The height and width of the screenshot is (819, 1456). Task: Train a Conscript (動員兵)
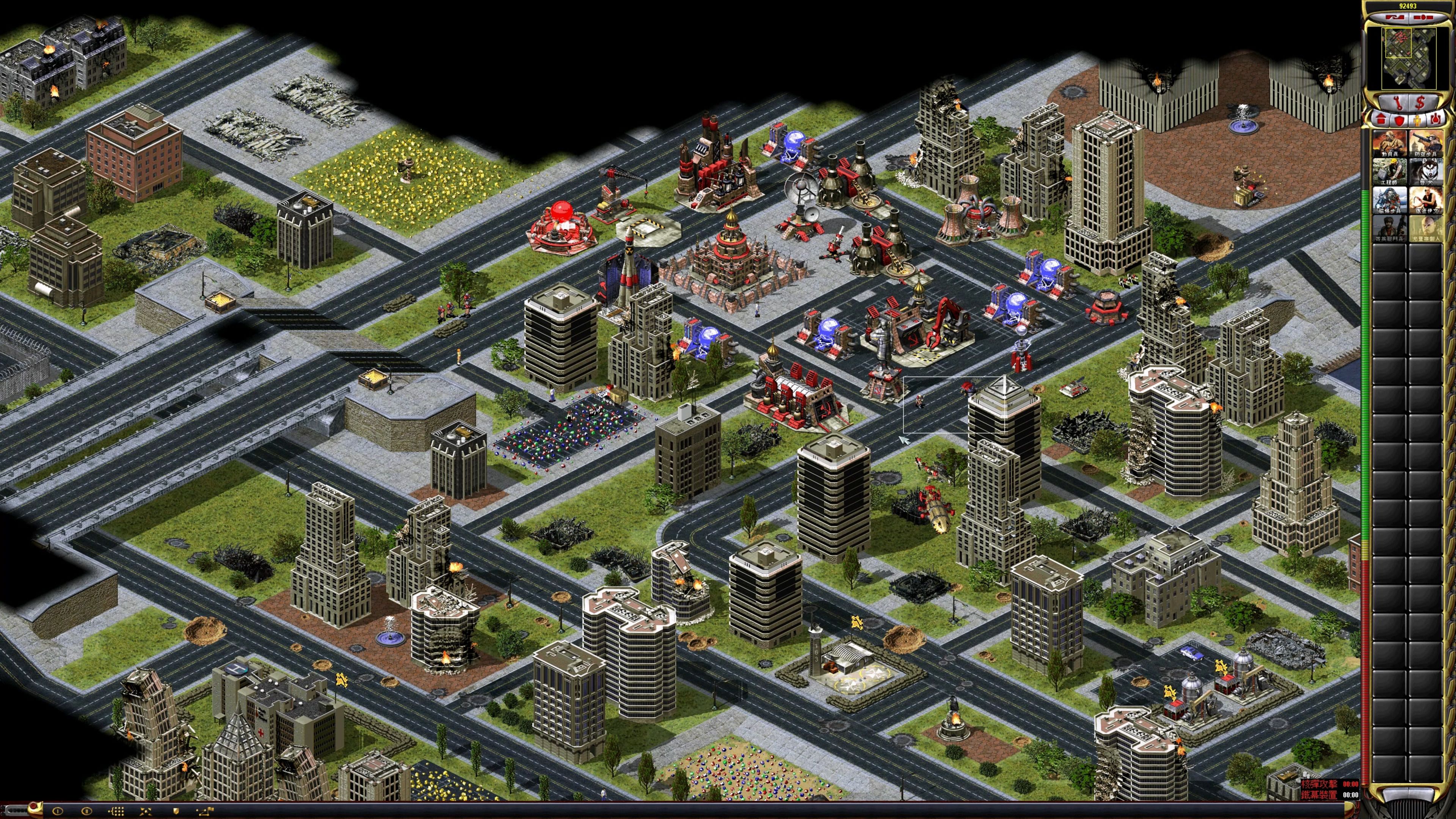tap(1390, 144)
